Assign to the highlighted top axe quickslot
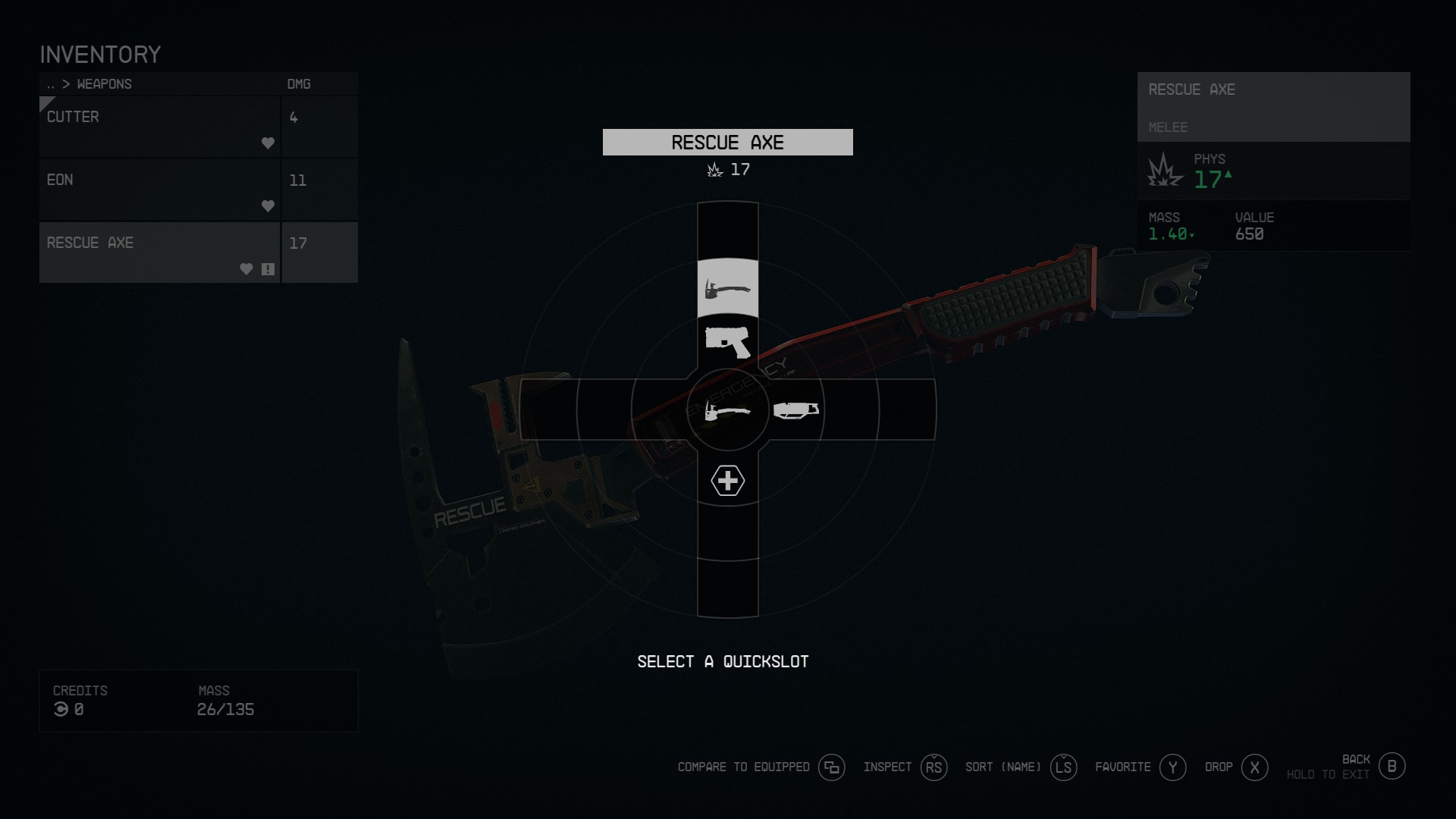Screen dimensions: 1456x819 click(727, 288)
